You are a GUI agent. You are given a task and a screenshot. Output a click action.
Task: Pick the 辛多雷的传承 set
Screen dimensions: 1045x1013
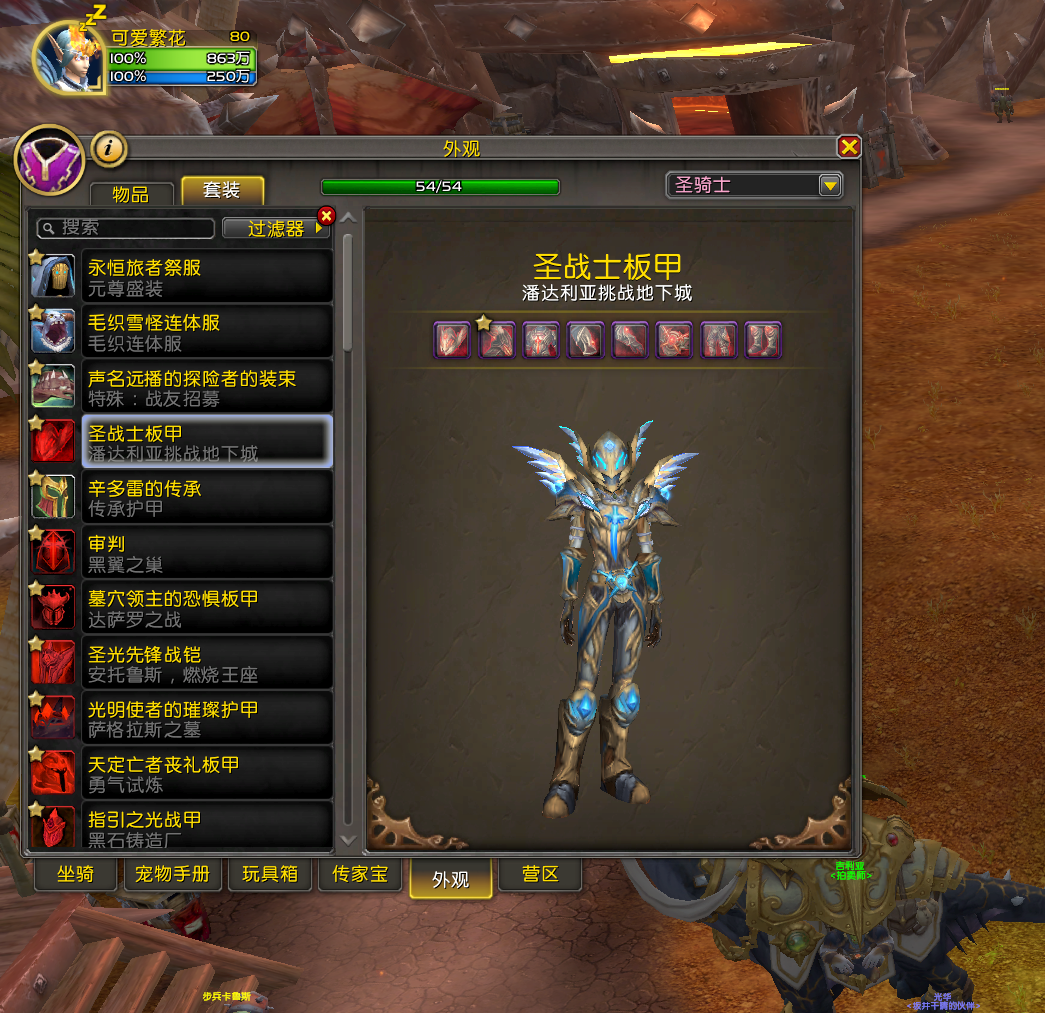tap(181, 497)
